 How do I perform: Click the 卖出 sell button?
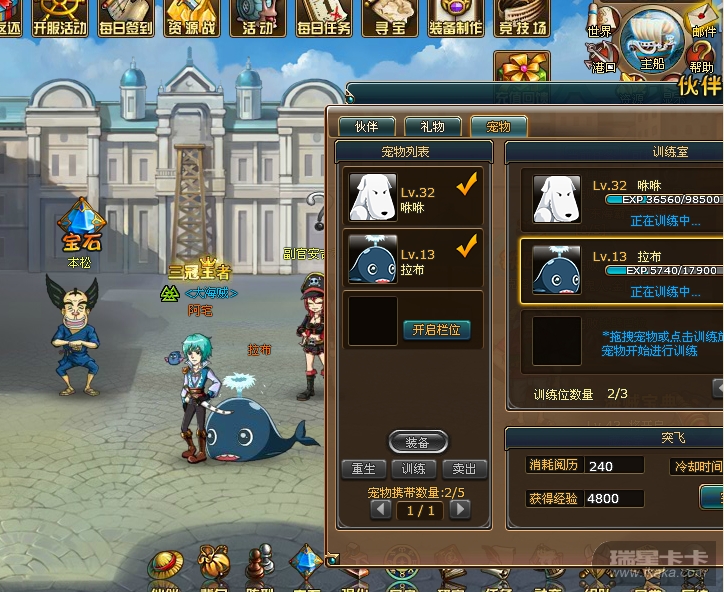point(464,469)
